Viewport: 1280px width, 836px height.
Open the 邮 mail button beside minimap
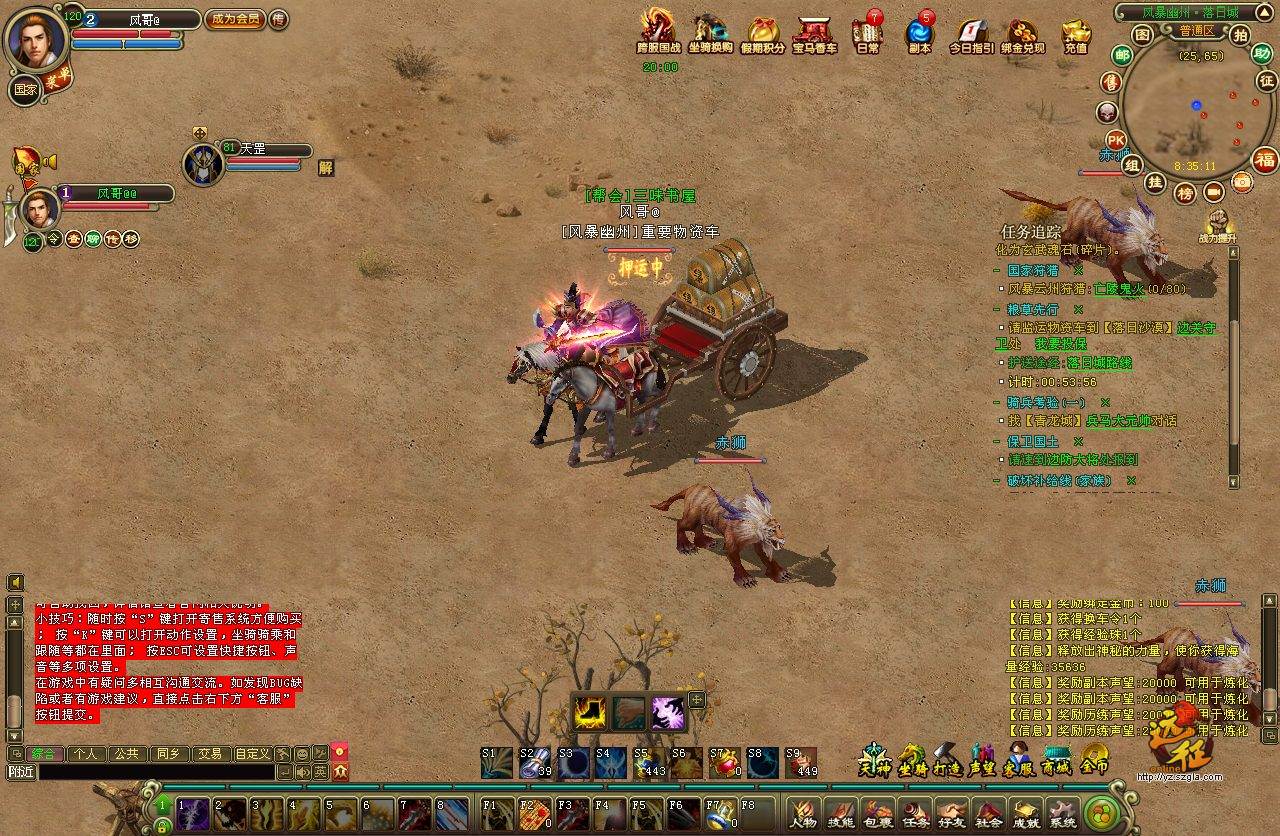(1122, 54)
